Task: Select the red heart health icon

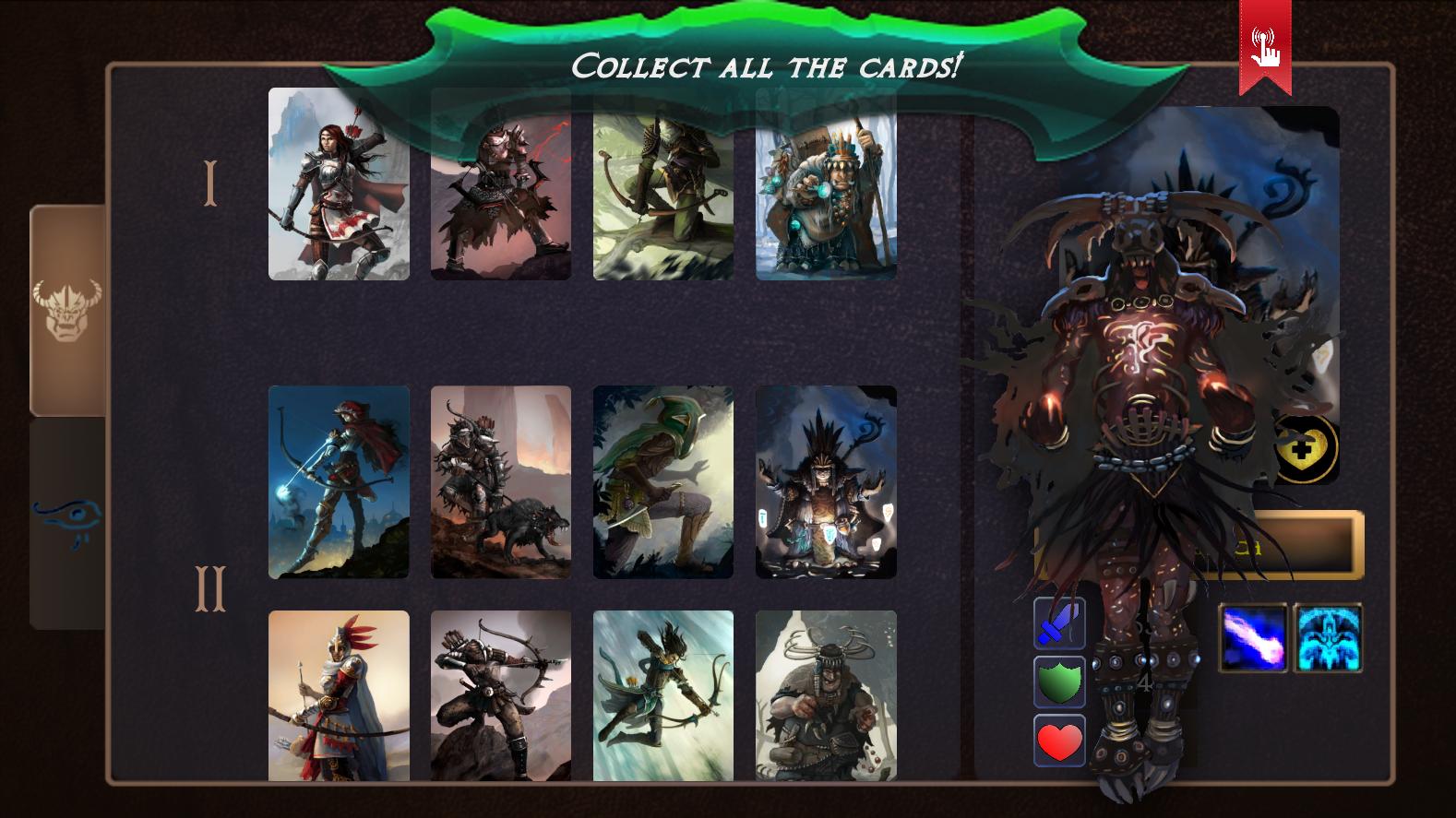Action: pyautogui.click(x=1058, y=739)
